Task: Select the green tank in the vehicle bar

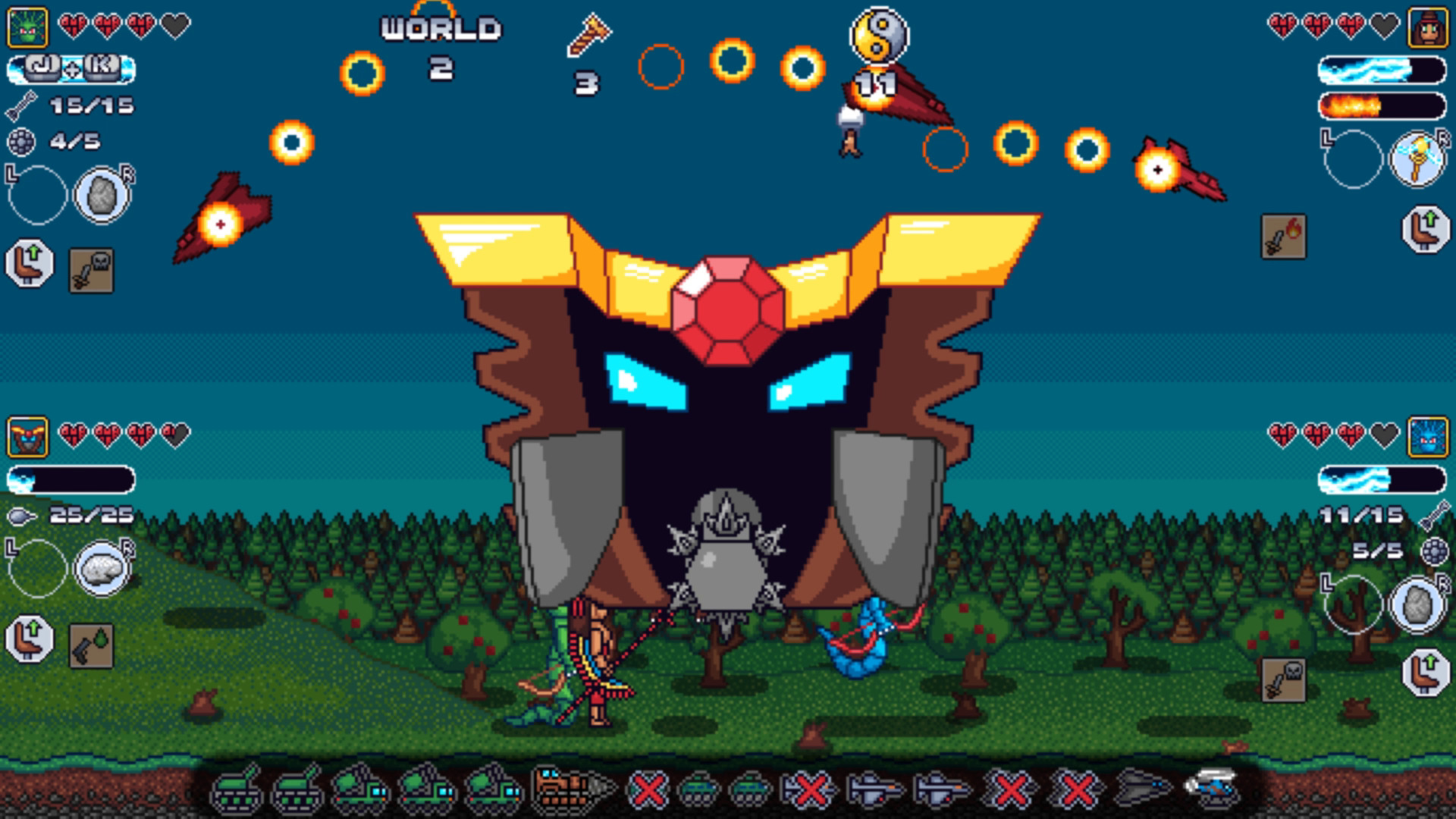Action: click(x=235, y=792)
